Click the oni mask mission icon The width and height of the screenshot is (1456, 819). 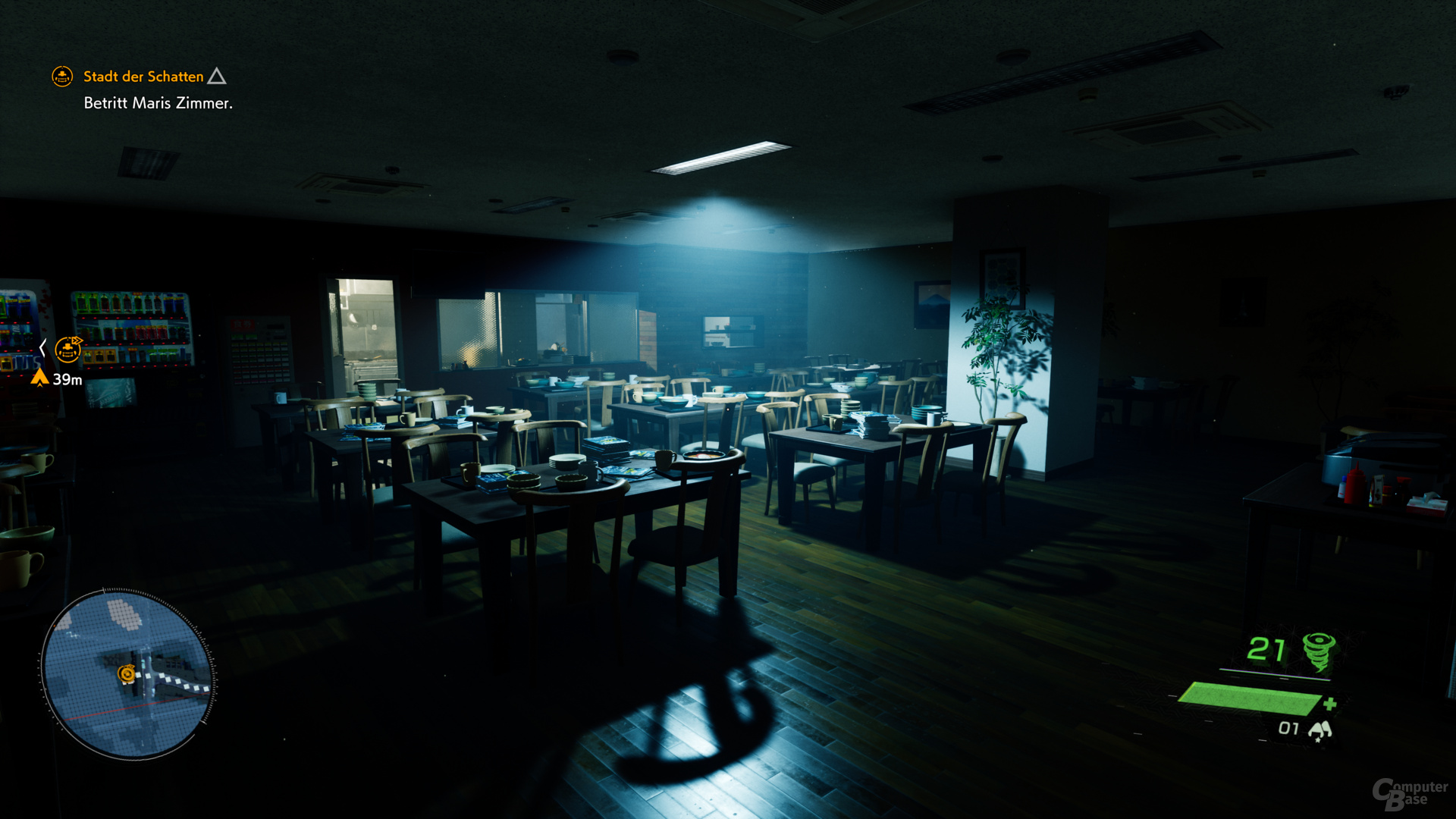point(62,77)
